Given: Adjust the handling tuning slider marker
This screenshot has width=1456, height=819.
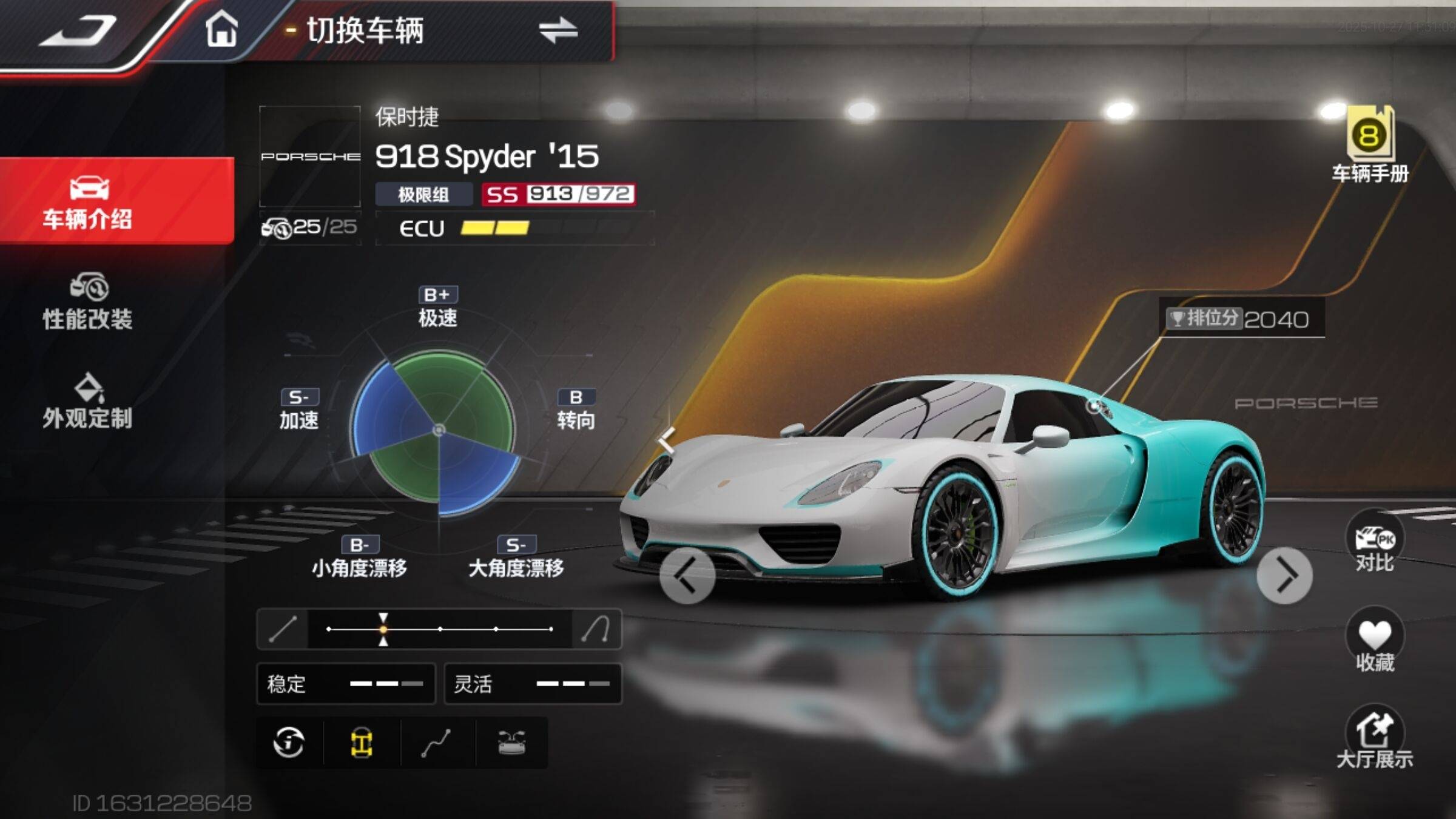Looking at the screenshot, I should pos(383,629).
